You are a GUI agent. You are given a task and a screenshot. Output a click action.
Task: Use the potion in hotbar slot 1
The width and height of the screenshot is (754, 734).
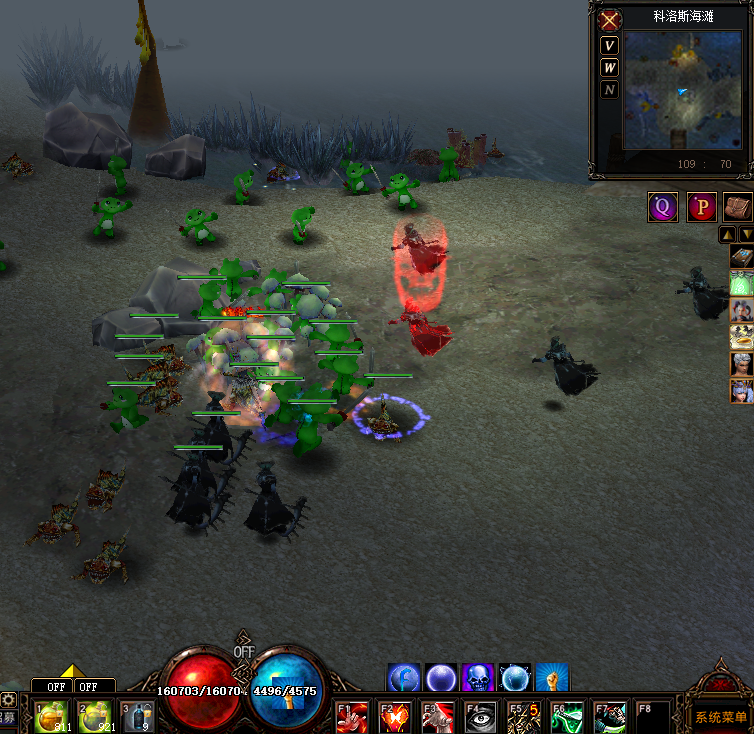point(51,717)
